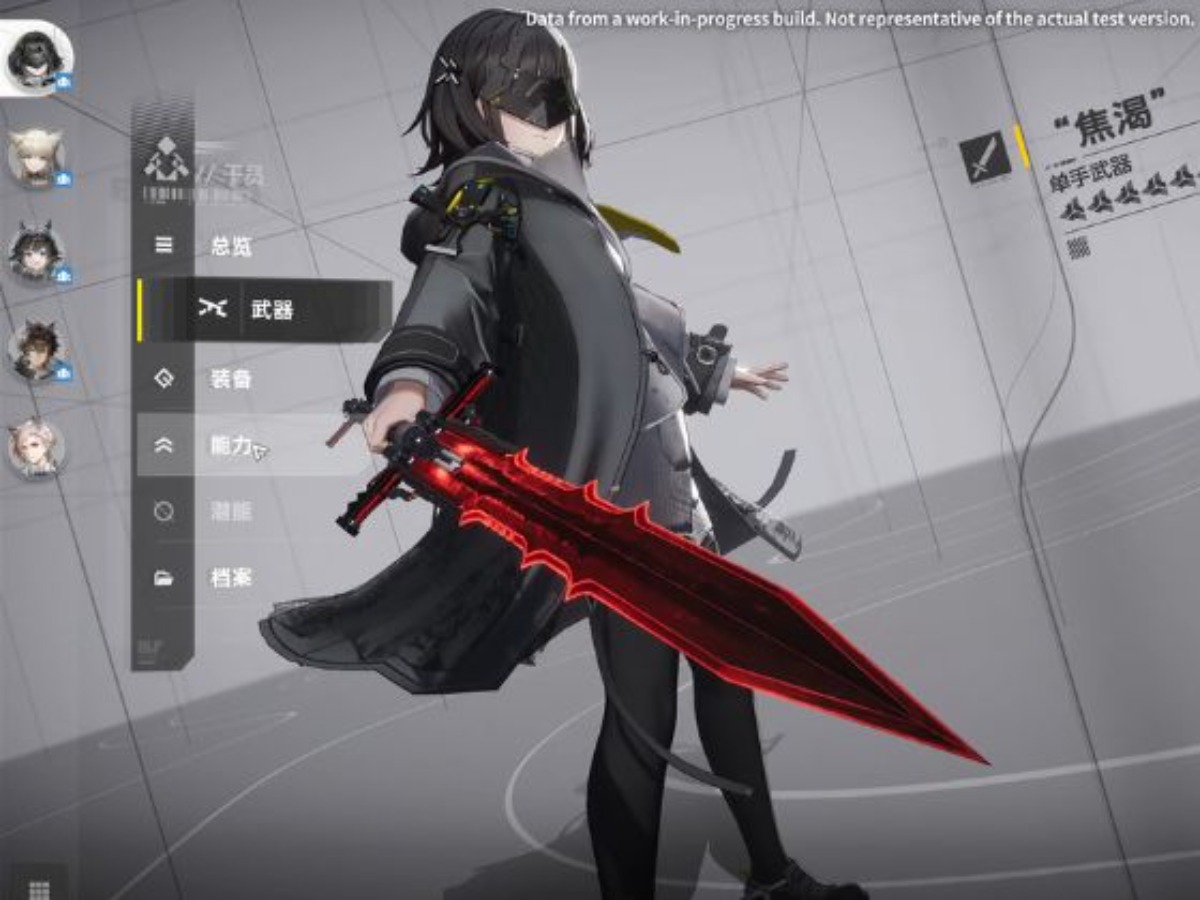Open the 能力 abilities tab
The image size is (1200, 900).
click(x=230, y=446)
